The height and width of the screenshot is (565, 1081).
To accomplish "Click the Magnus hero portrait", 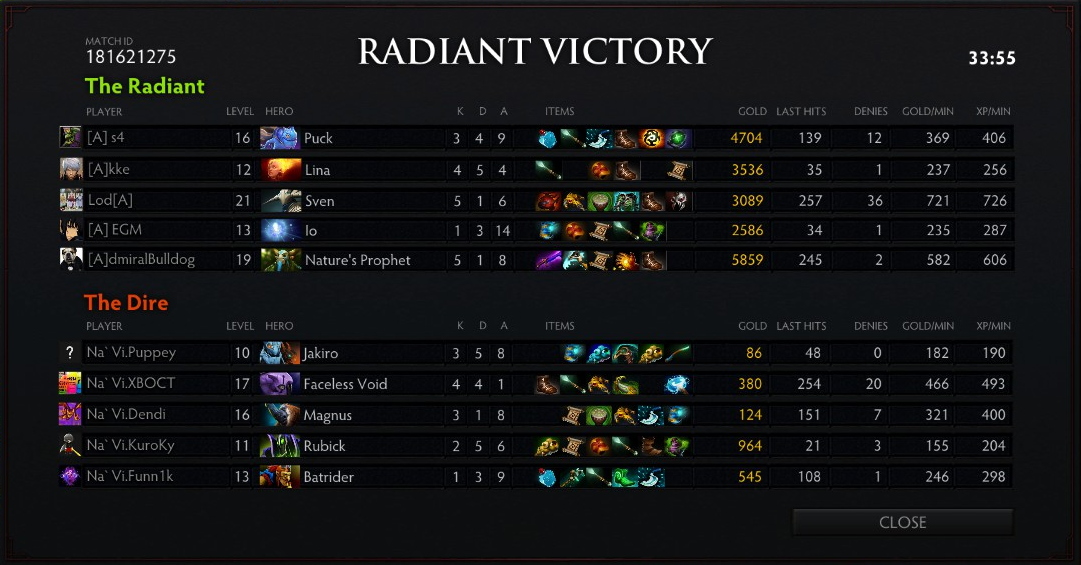I will (x=280, y=415).
